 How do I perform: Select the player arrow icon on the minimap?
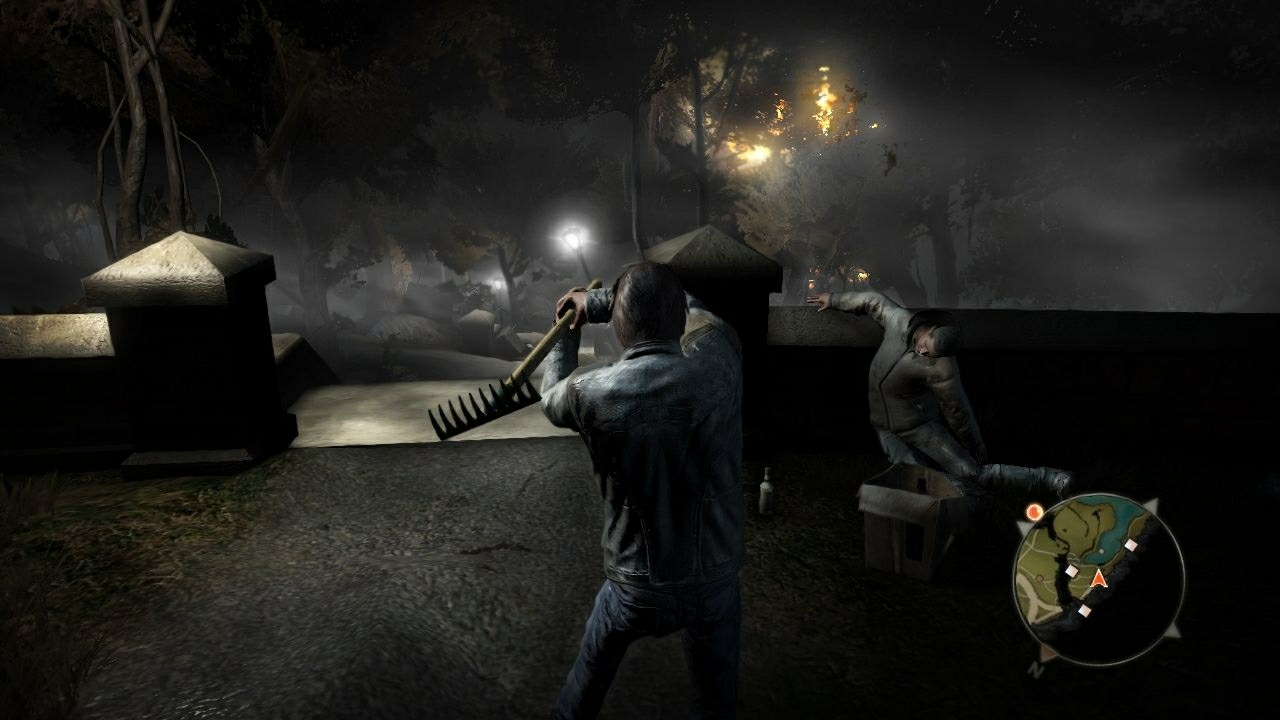1098,580
